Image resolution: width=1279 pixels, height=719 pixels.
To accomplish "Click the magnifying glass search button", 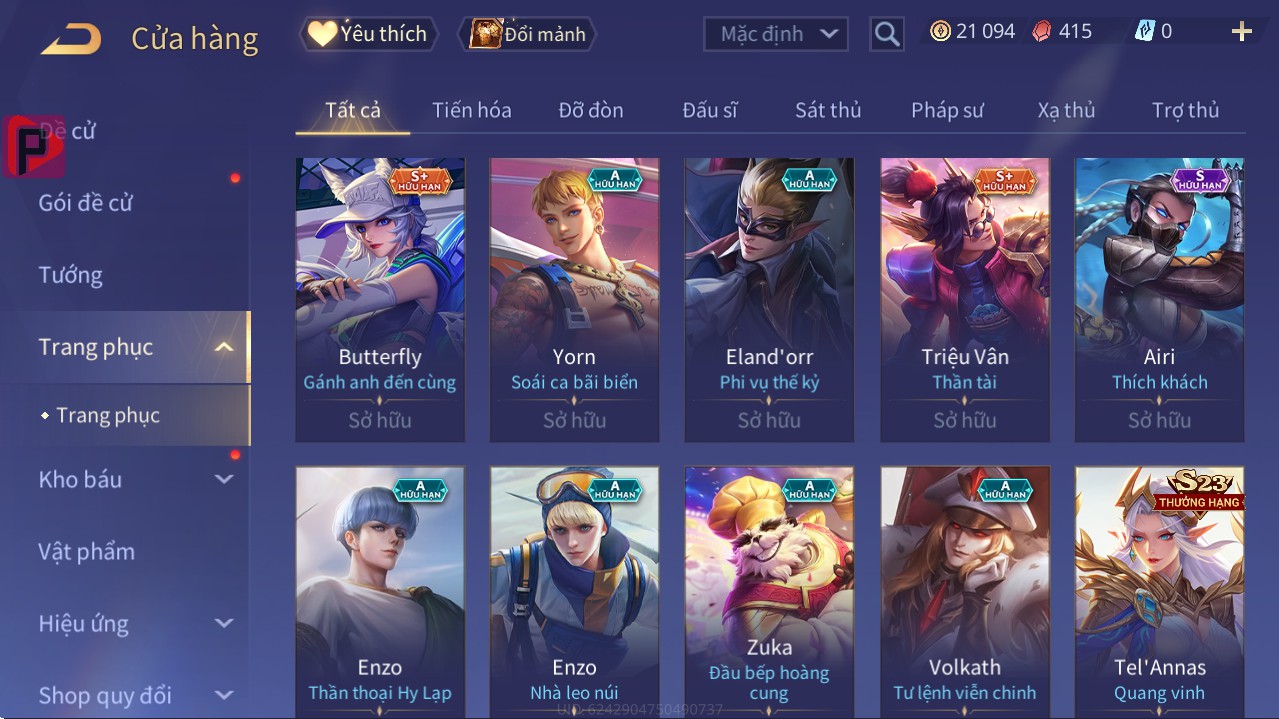I will click(886, 34).
